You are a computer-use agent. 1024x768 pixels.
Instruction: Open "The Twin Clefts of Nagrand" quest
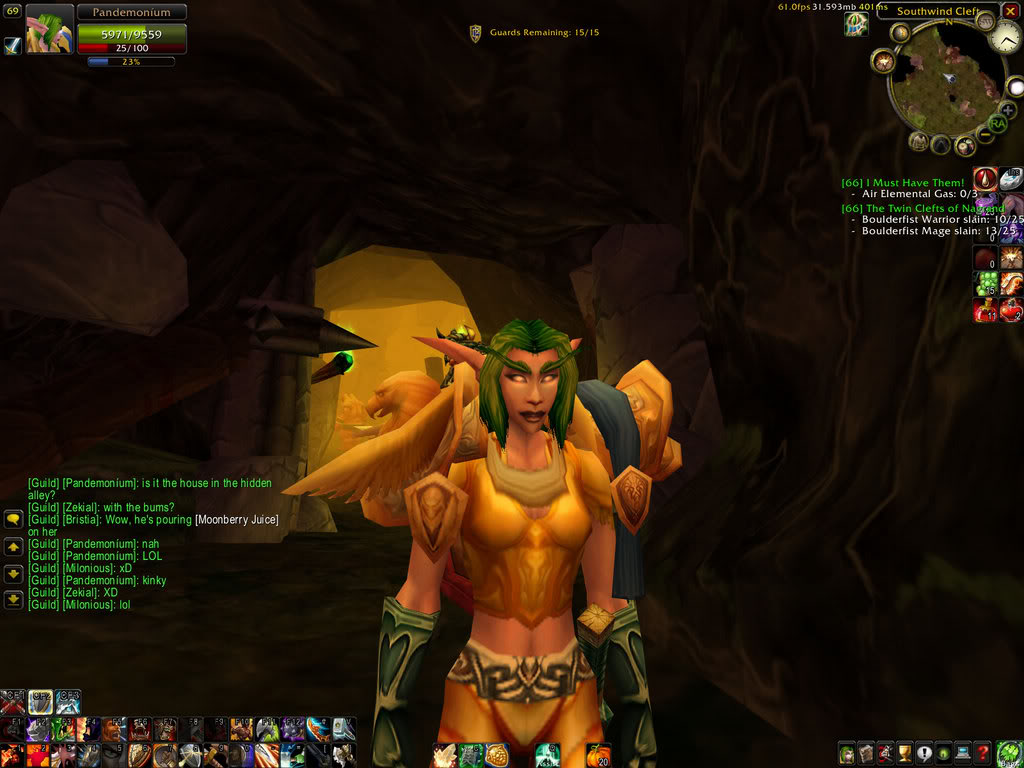920,208
